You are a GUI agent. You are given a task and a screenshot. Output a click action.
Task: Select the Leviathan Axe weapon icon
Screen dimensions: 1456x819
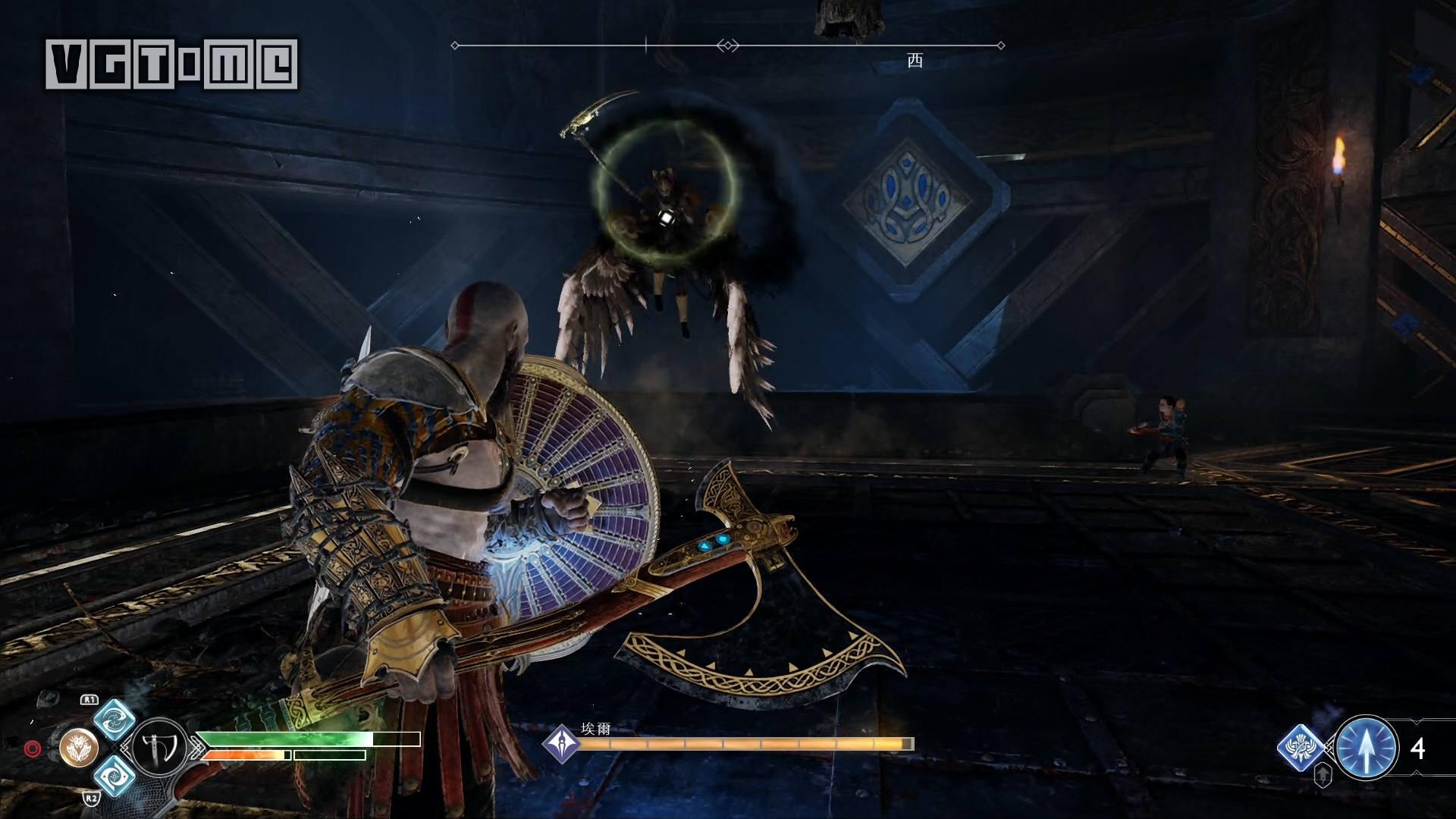(x=159, y=748)
